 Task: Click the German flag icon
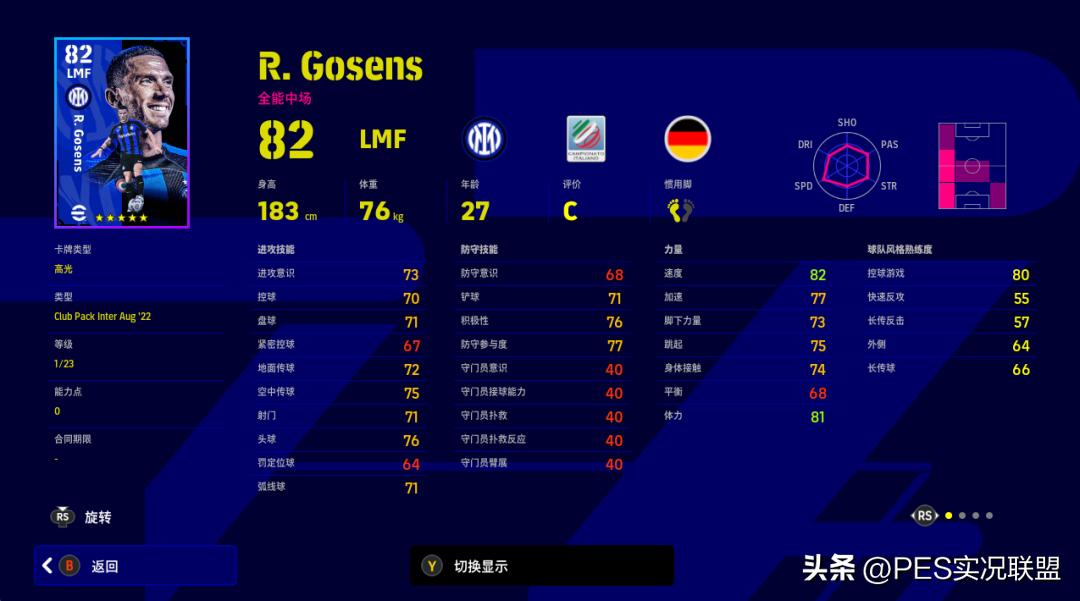pyautogui.click(x=688, y=138)
